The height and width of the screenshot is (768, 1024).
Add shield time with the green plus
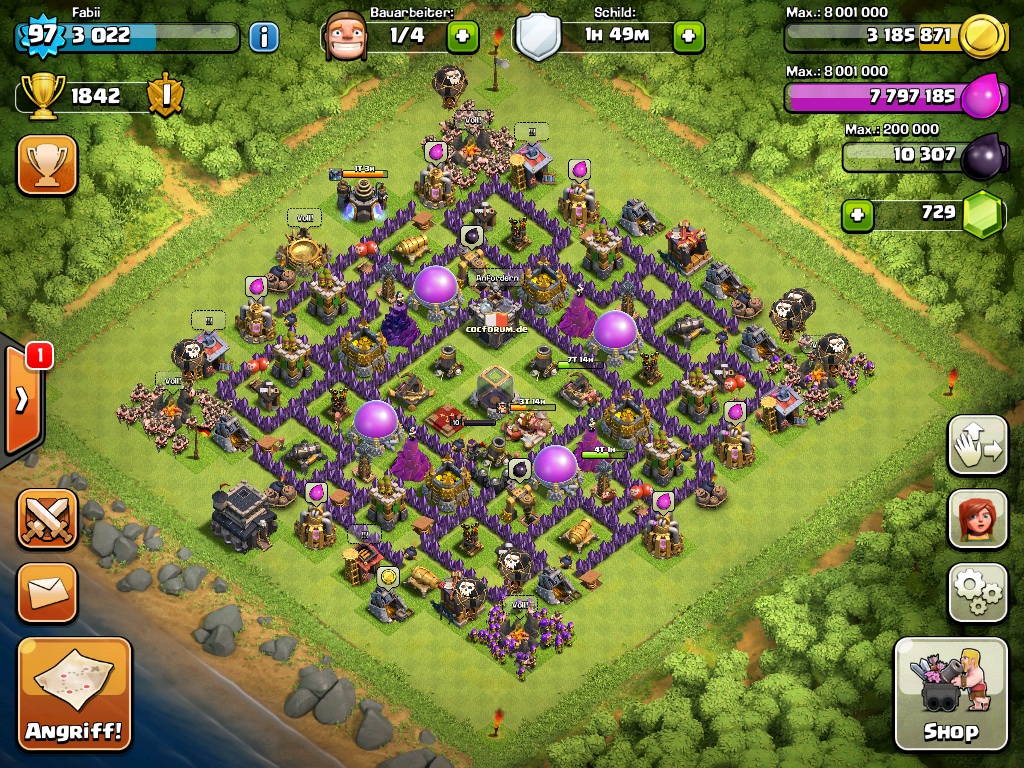[688, 37]
